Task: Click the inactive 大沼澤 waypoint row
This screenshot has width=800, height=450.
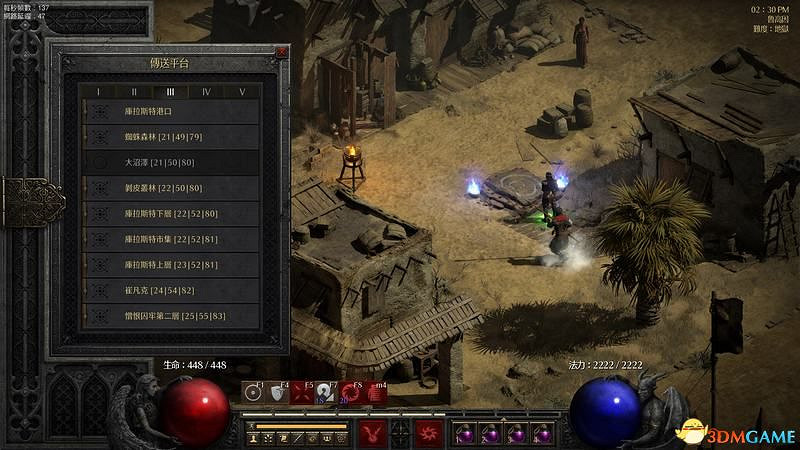Action: 170,162
